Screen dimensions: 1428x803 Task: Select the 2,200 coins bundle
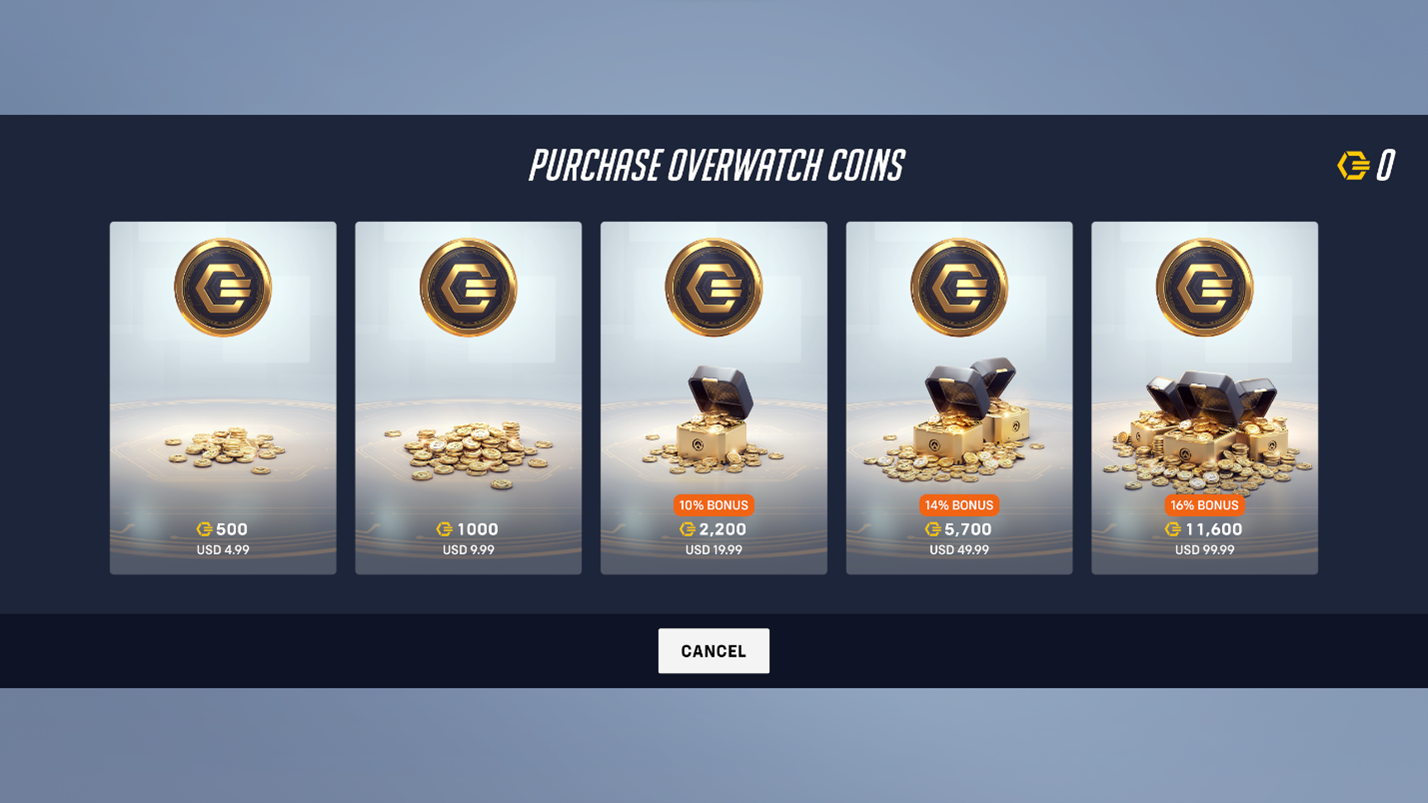[x=713, y=397]
